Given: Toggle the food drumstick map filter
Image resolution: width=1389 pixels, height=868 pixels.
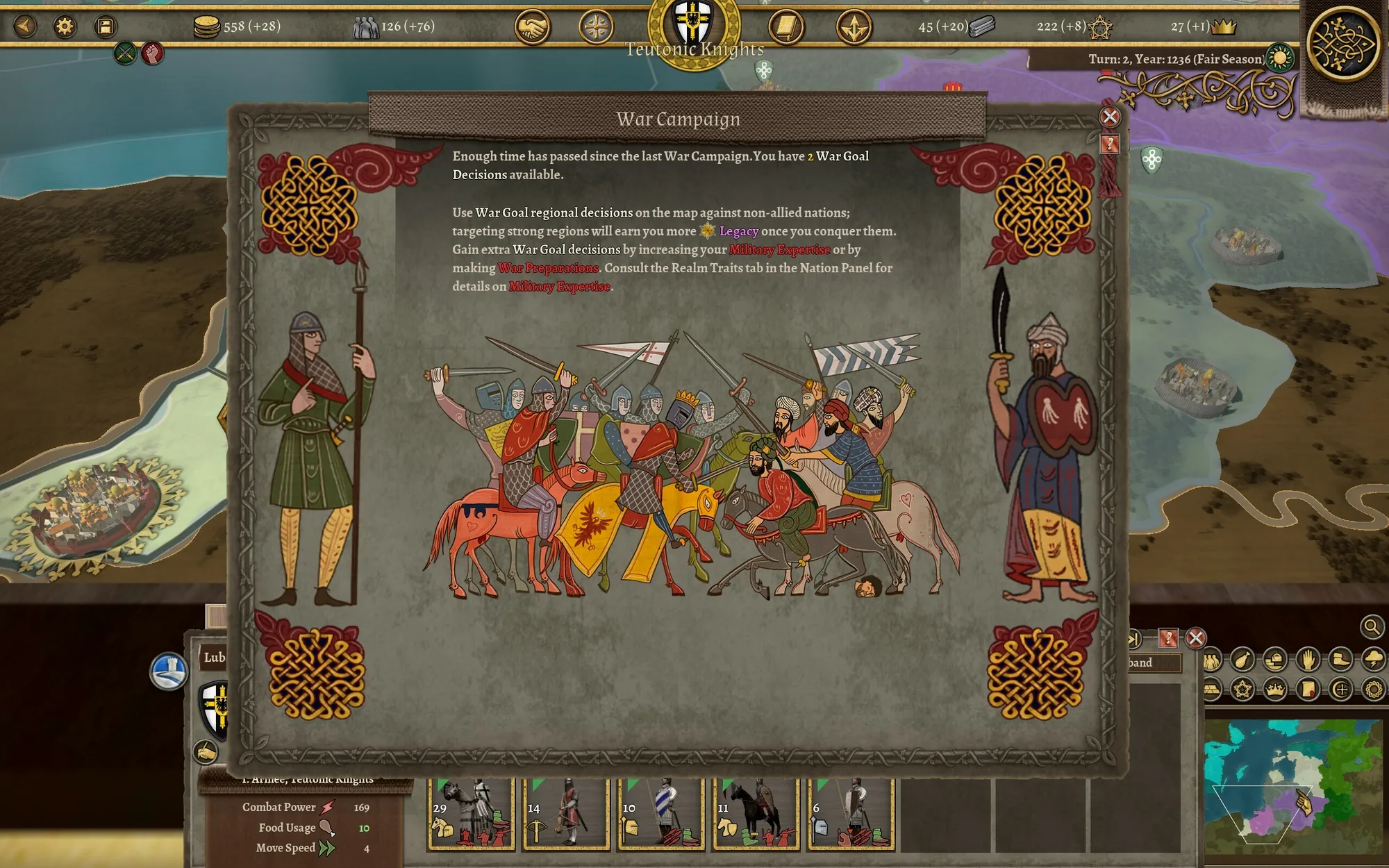Looking at the screenshot, I should click(x=1242, y=659).
